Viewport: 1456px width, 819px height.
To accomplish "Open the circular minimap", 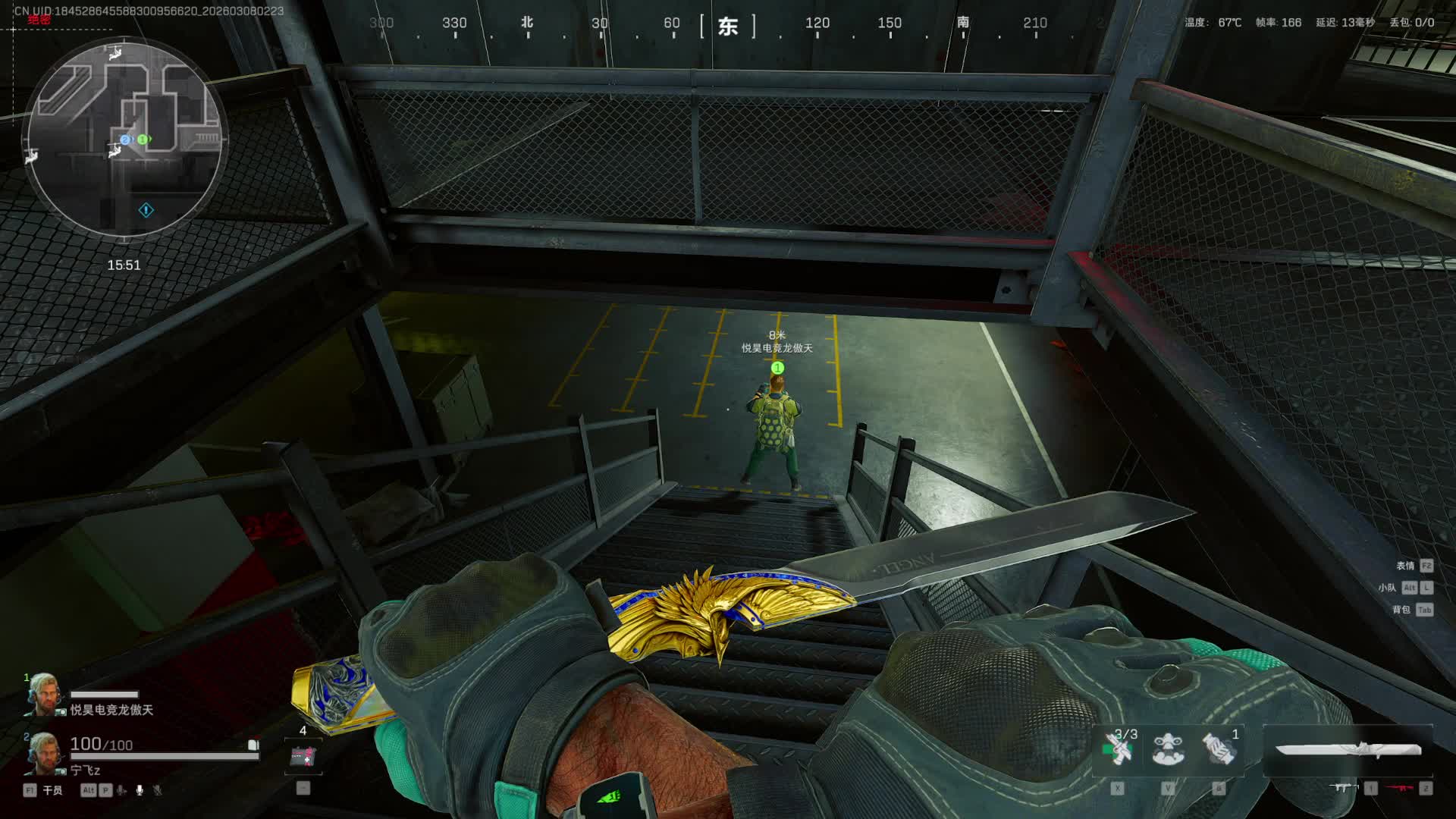I will pos(124,139).
